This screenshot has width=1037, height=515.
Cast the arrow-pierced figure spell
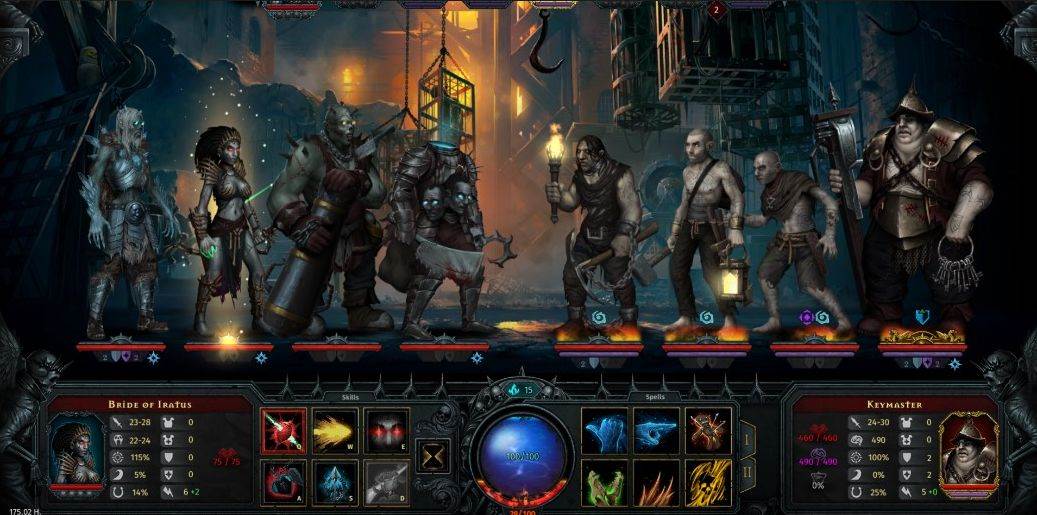(x=708, y=430)
